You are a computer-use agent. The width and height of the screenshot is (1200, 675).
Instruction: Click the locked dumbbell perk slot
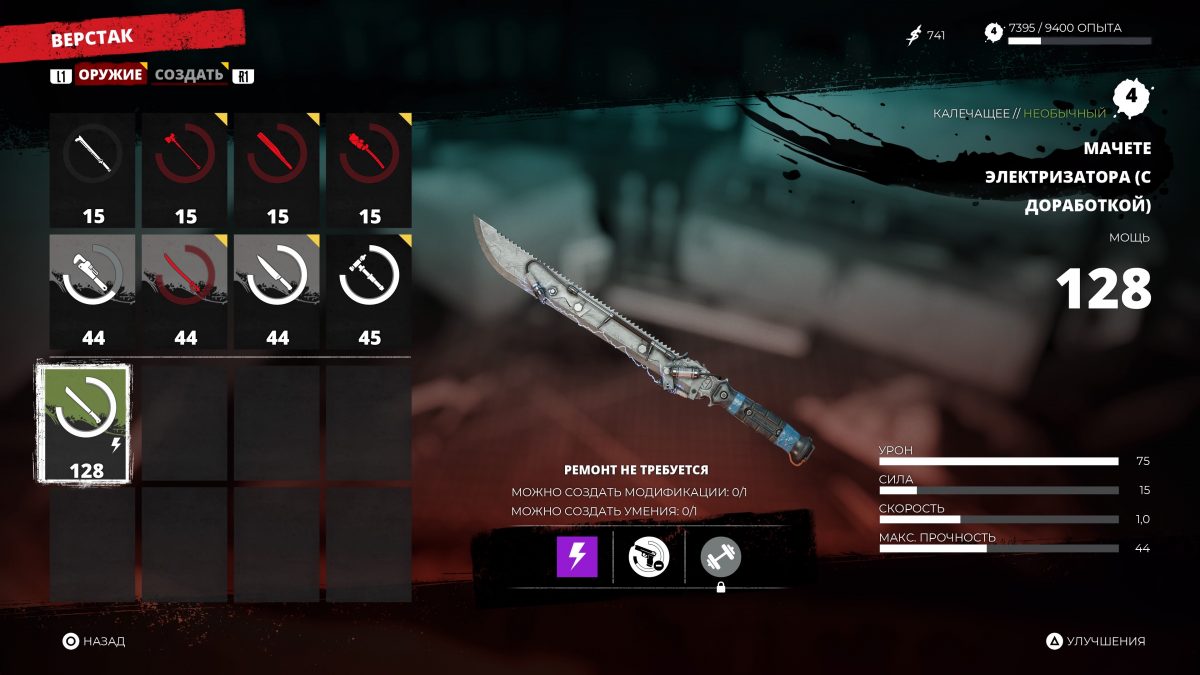click(x=721, y=557)
